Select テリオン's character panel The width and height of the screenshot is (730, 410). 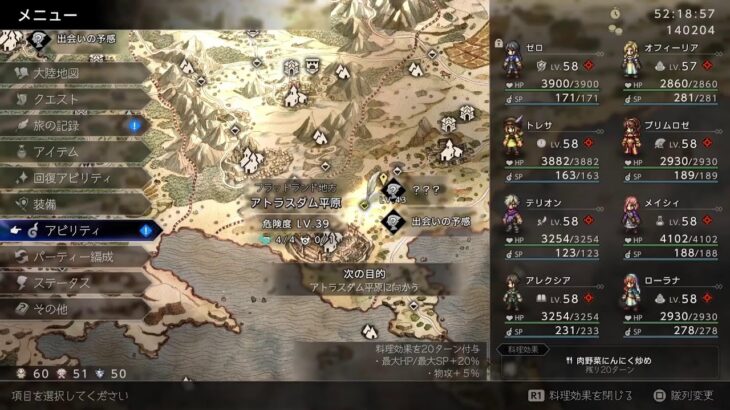(548, 228)
